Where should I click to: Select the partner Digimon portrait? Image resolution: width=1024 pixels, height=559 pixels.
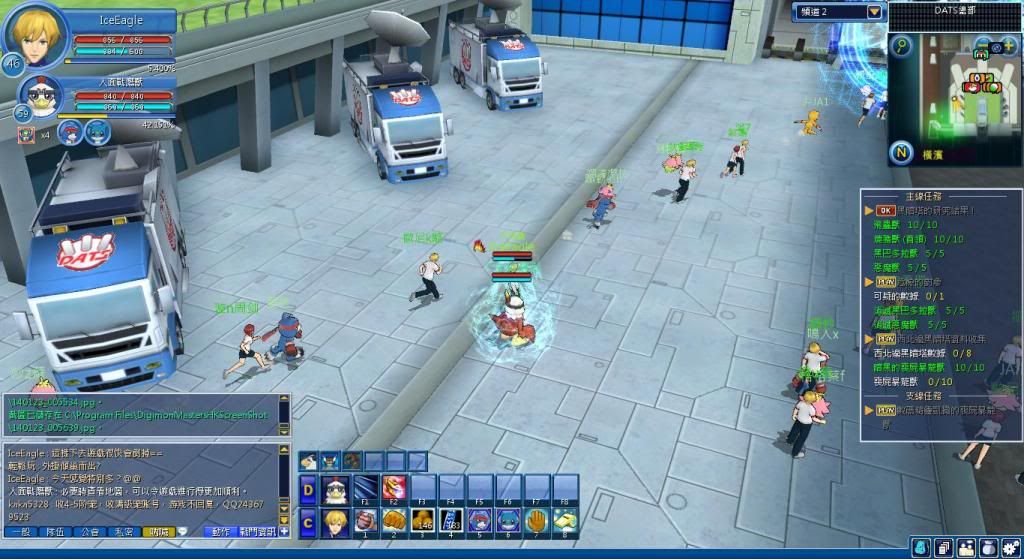(x=40, y=97)
